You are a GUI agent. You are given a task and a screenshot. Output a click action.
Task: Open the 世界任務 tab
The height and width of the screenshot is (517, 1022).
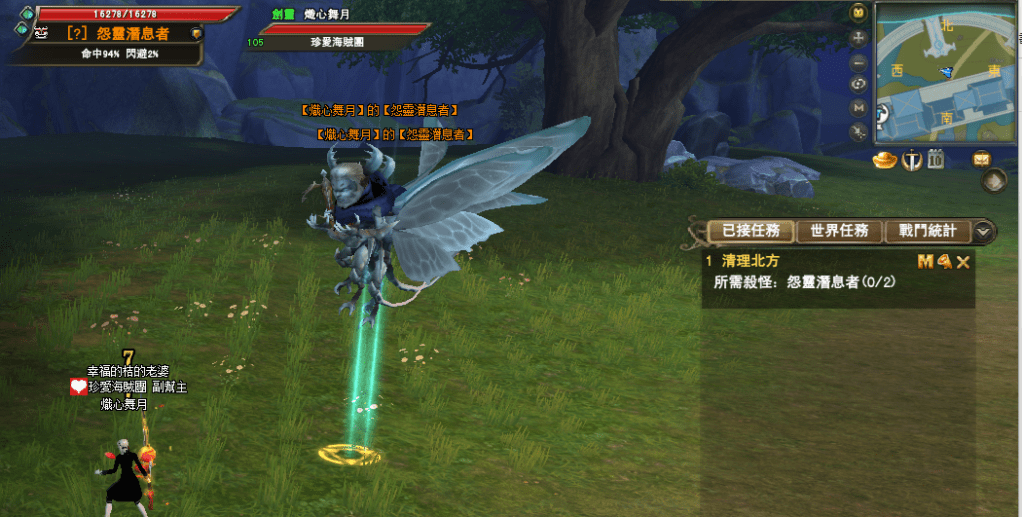pyautogui.click(x=838, y=231)
